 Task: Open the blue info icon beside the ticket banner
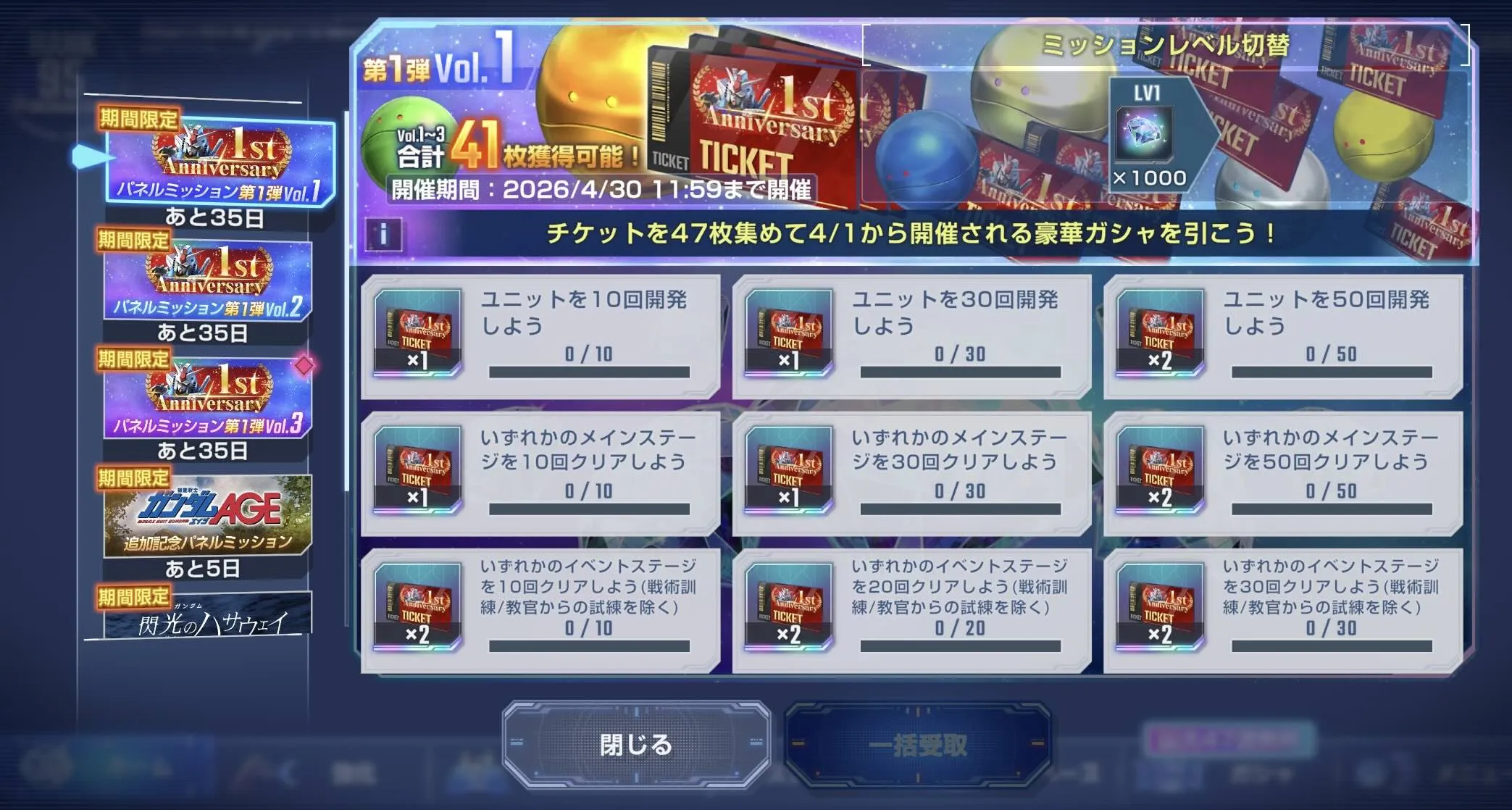(382, 233)
